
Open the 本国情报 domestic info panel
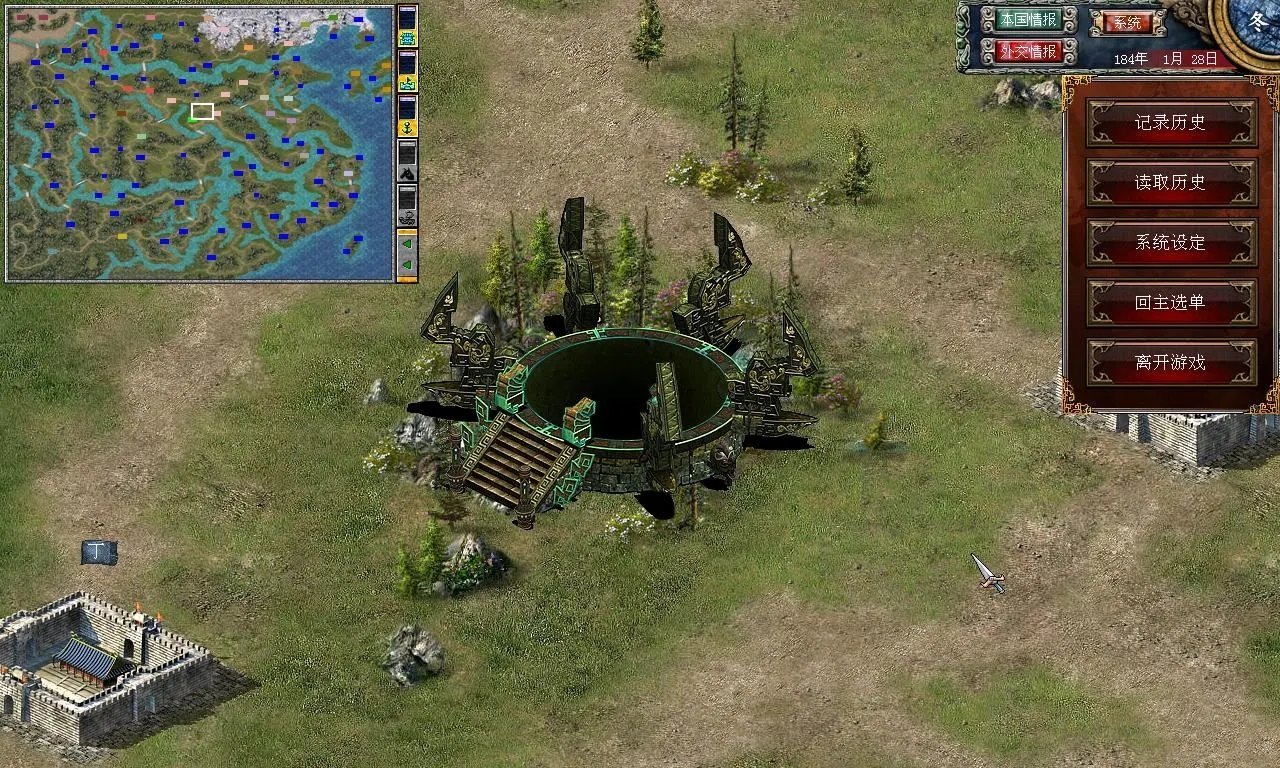click(x=1028, y=20)
